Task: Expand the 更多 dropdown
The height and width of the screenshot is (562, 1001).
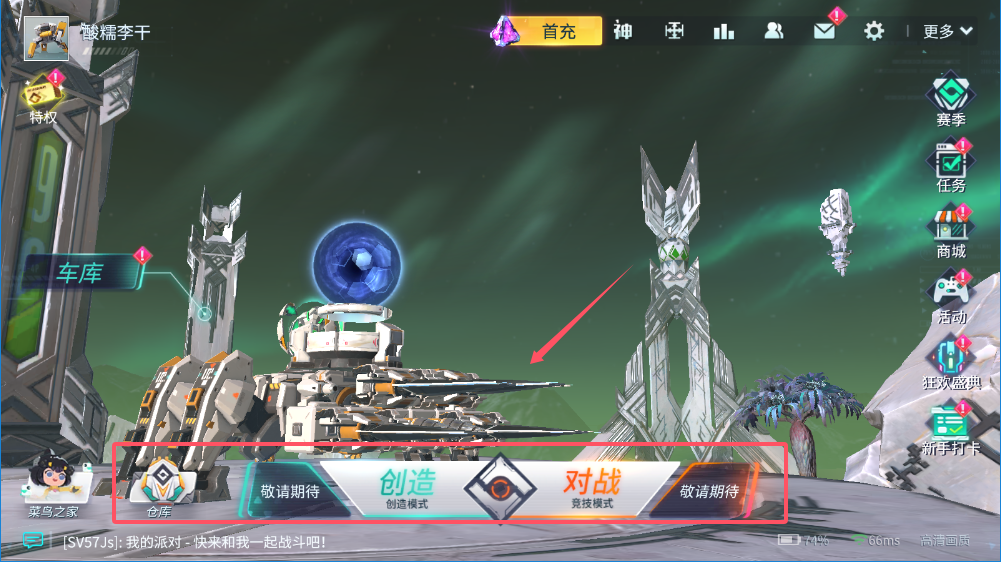Action: (948, 31)
